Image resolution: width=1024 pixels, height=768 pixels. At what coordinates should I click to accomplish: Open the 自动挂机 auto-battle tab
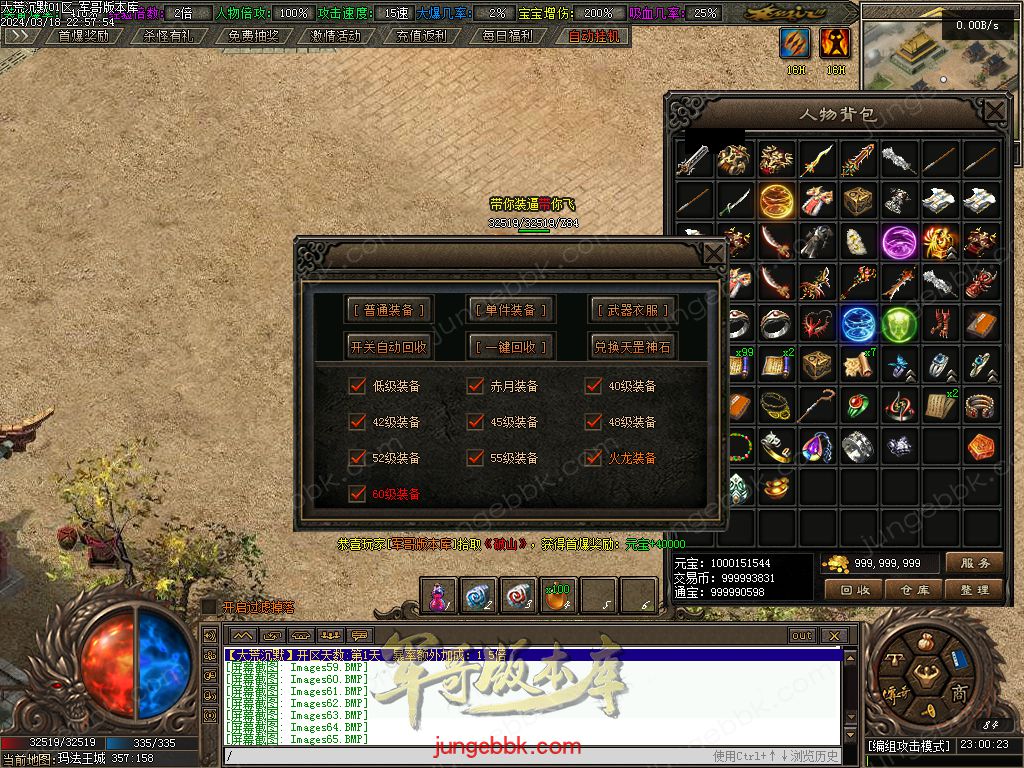pos(593,36)
